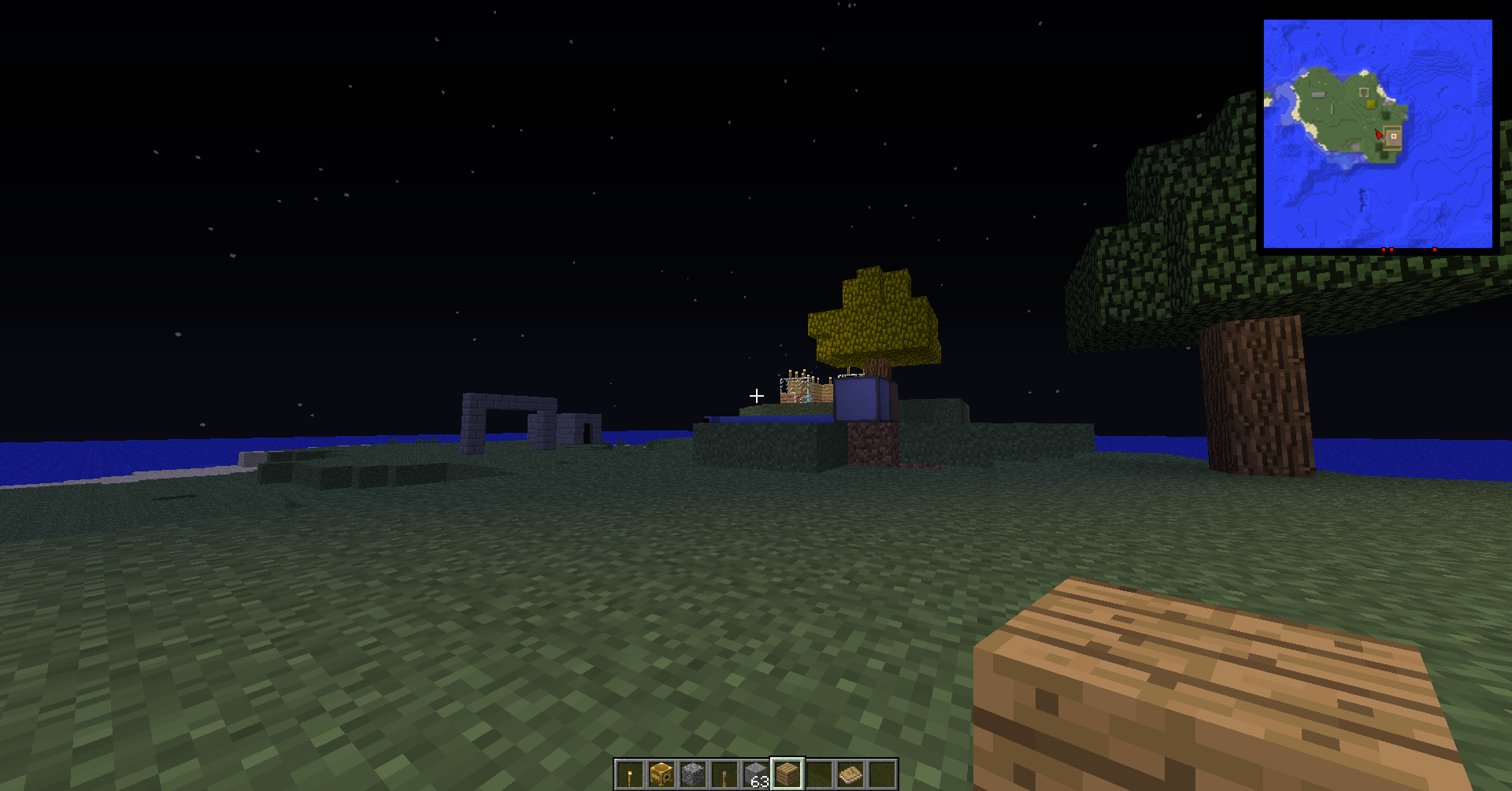This screenshot has width=1512, height=791.
Task: Select the stone stack of 63
Action: (756, 775)
